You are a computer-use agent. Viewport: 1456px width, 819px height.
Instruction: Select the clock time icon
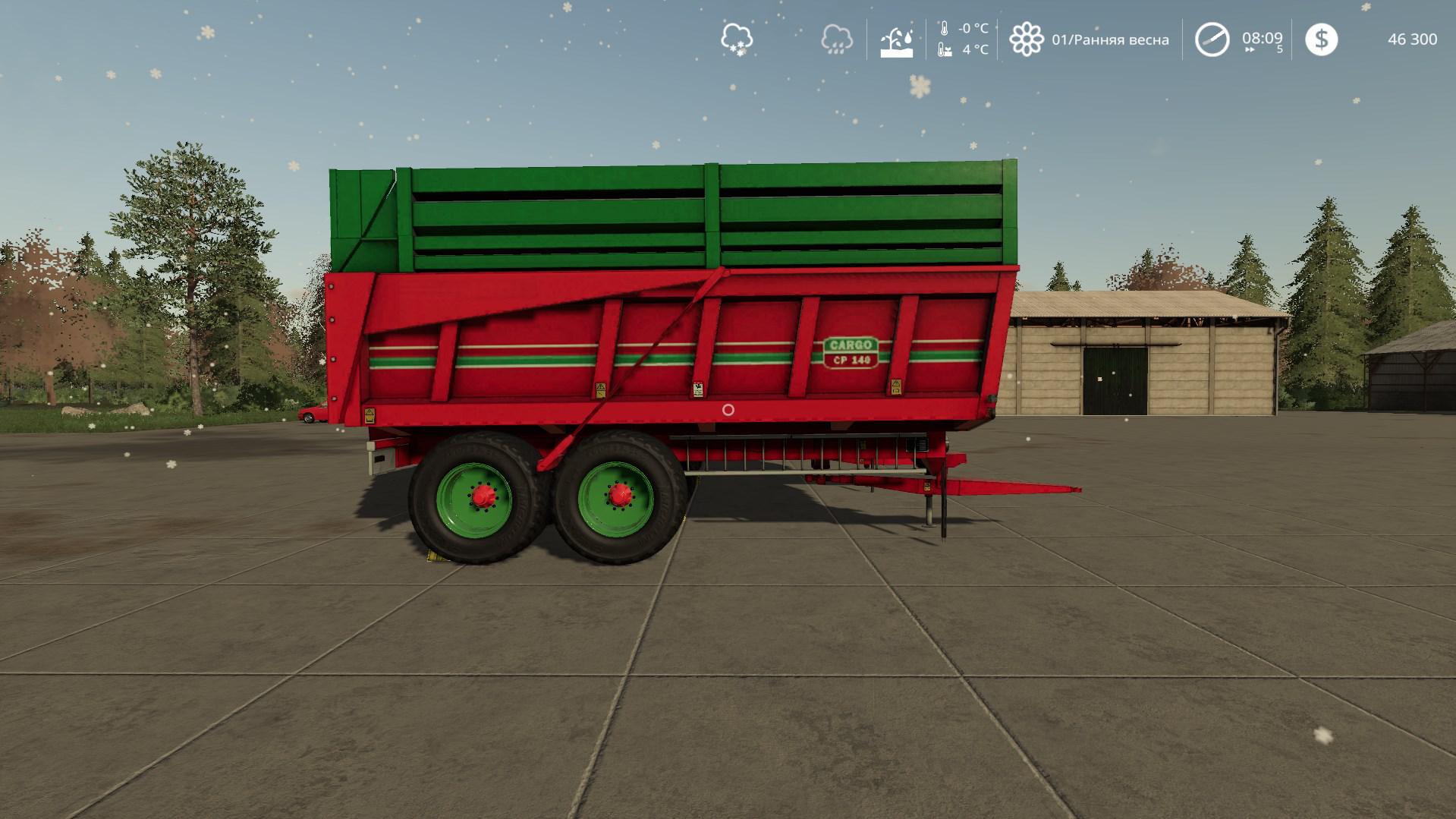[1212, 39]
